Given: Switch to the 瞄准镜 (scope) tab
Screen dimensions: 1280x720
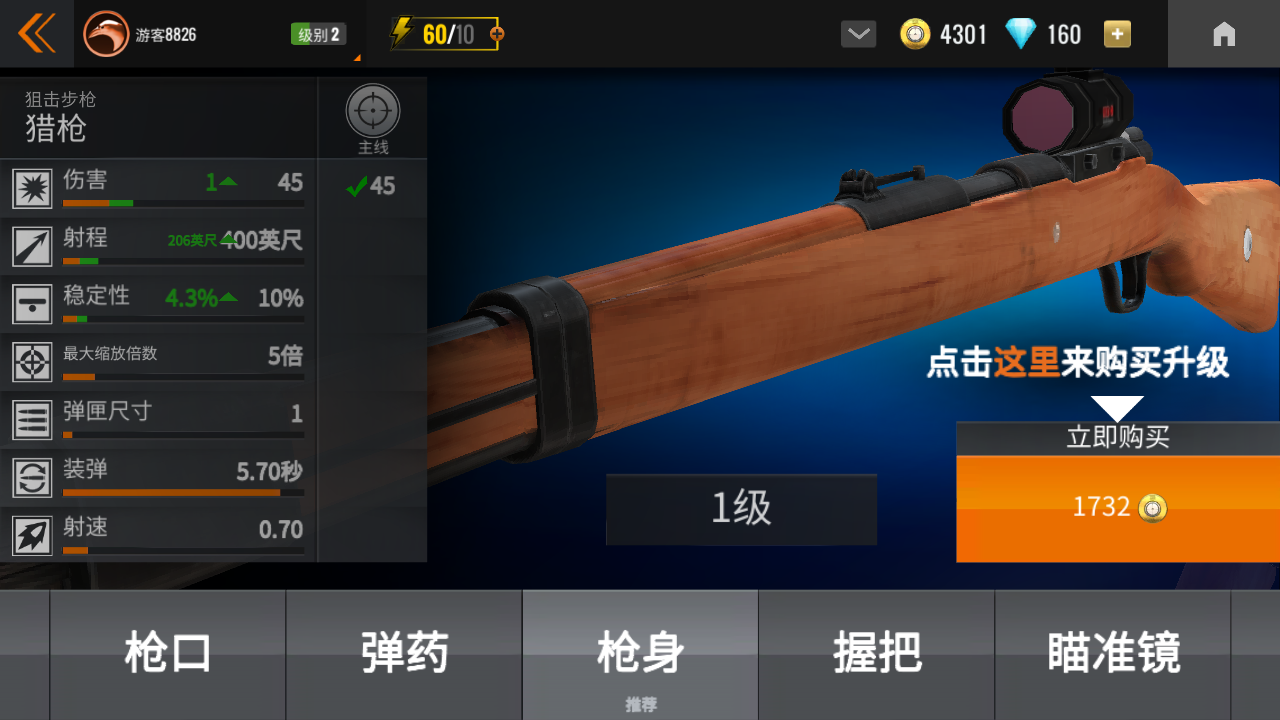Looking at the screenshot, I should (1111, 650).
